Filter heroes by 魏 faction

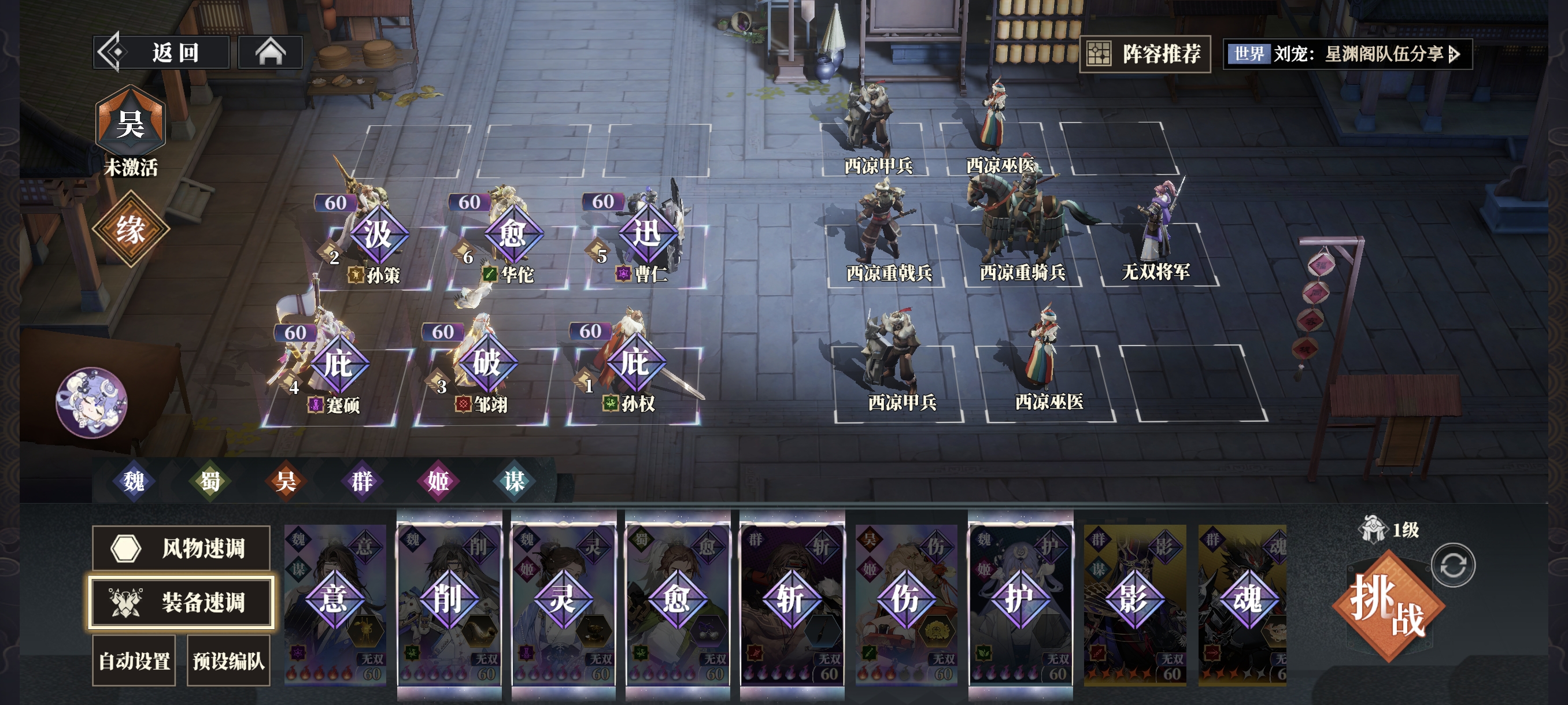[x=134, y=481]
